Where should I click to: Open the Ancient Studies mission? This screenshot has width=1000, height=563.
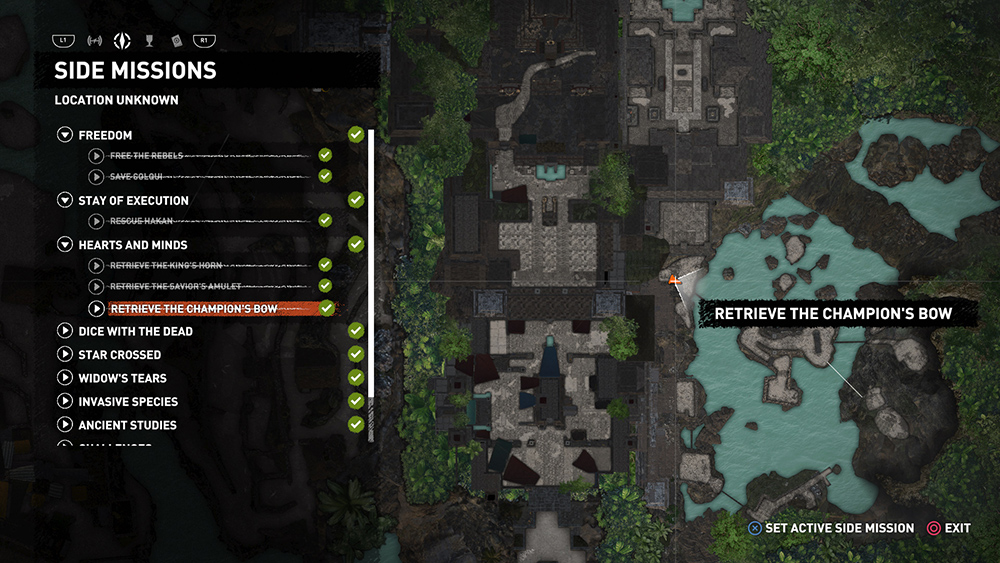pos(65,425)
